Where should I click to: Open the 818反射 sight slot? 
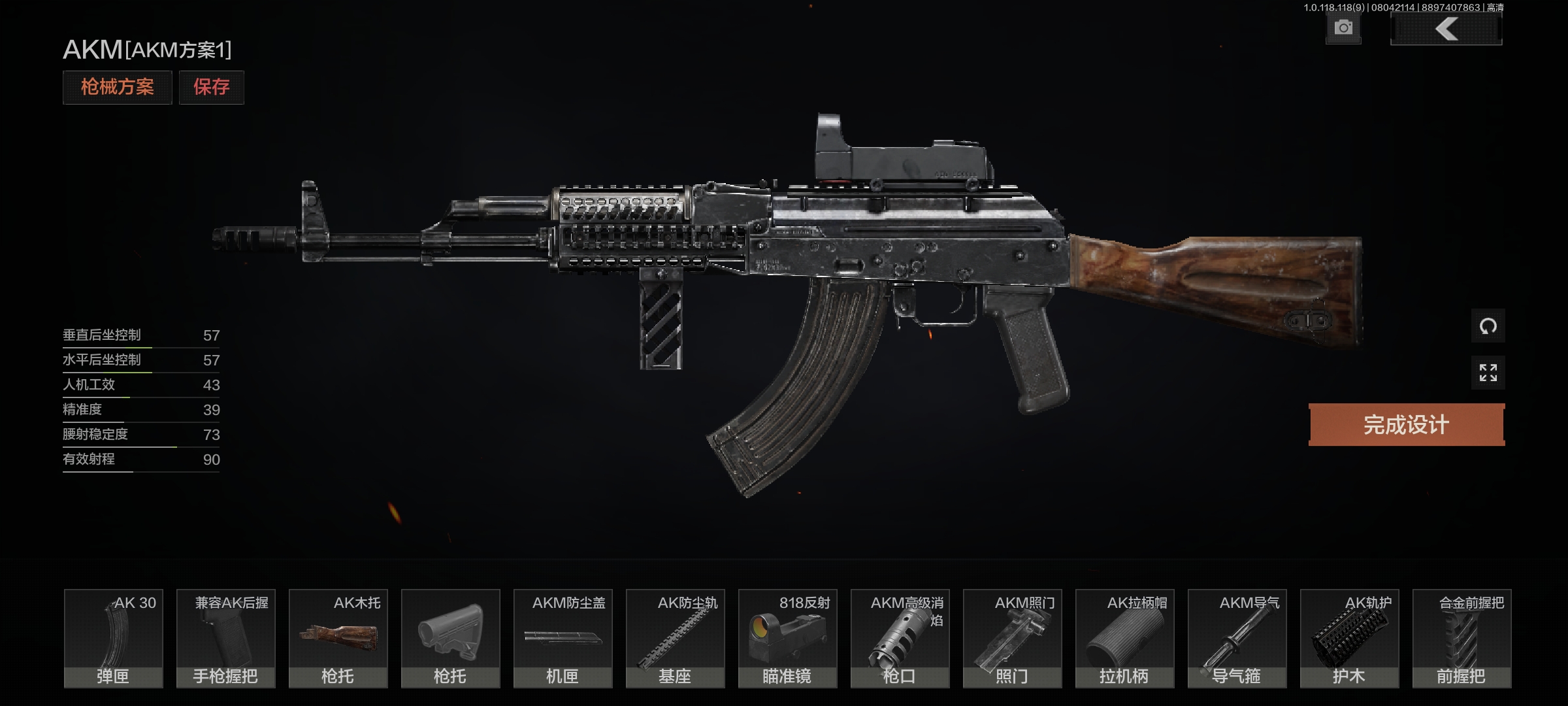787,638
